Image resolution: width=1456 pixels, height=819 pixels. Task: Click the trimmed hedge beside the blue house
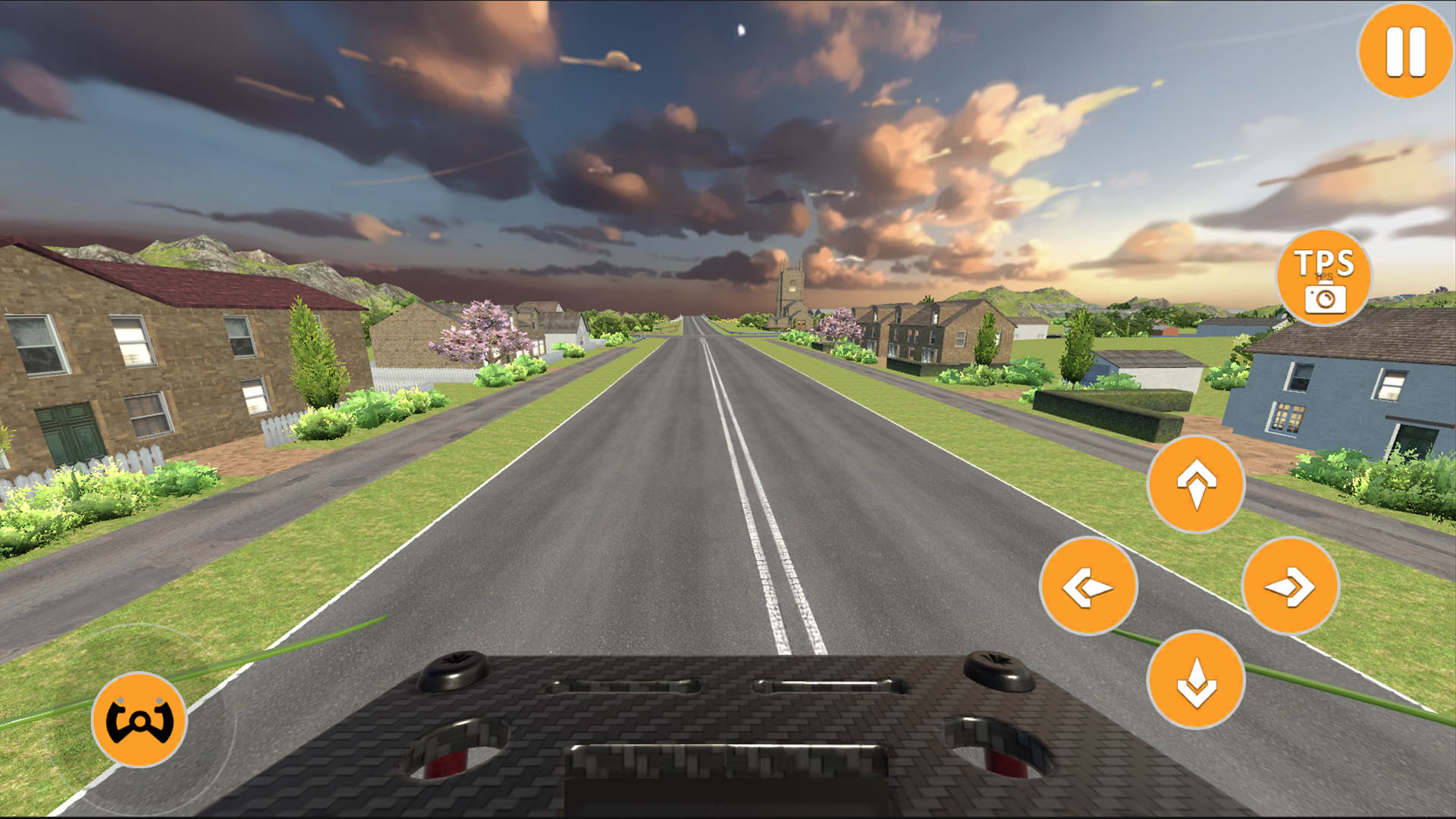pos(1107,413)
